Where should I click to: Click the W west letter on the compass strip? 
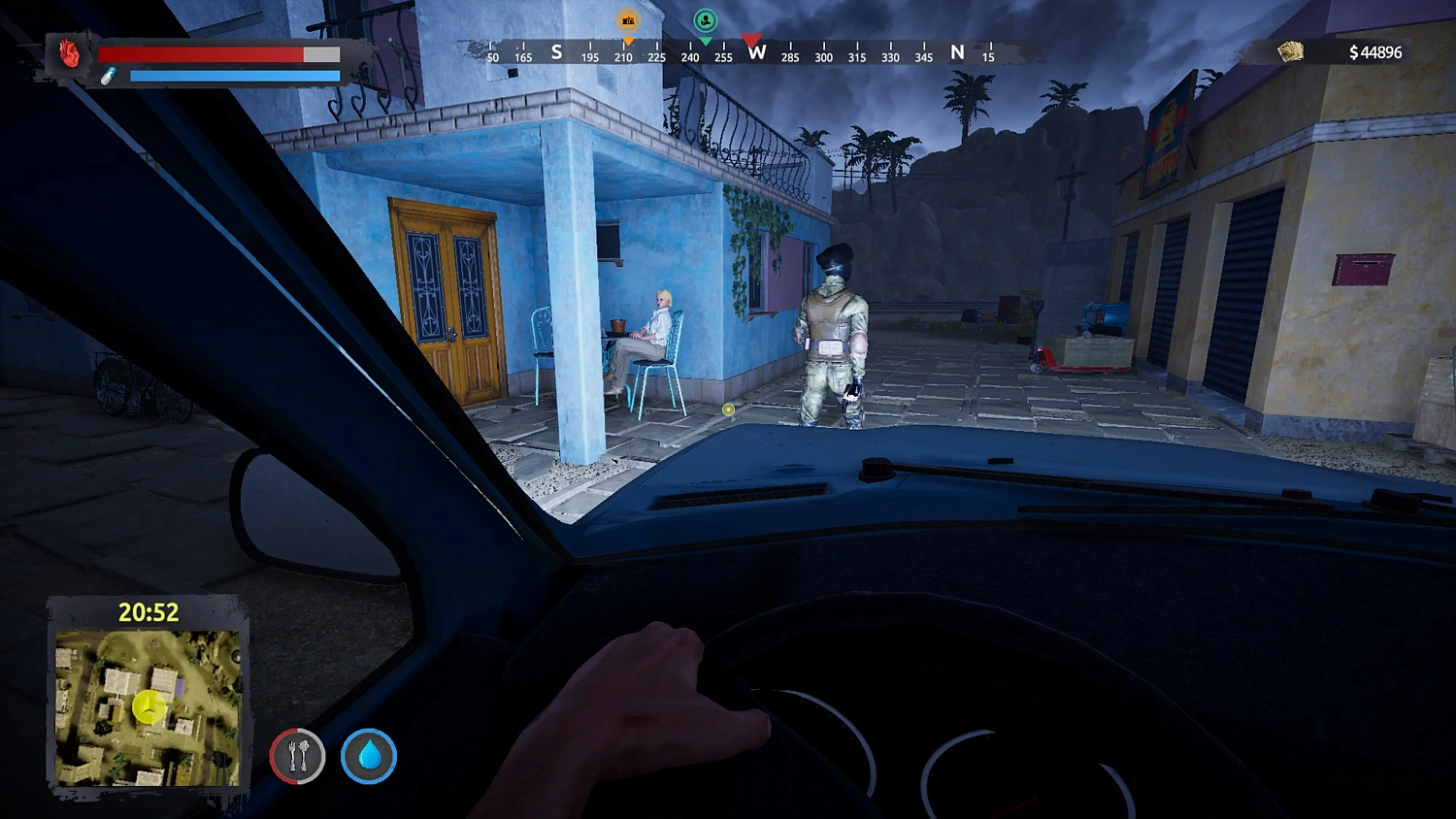point(758,54)
